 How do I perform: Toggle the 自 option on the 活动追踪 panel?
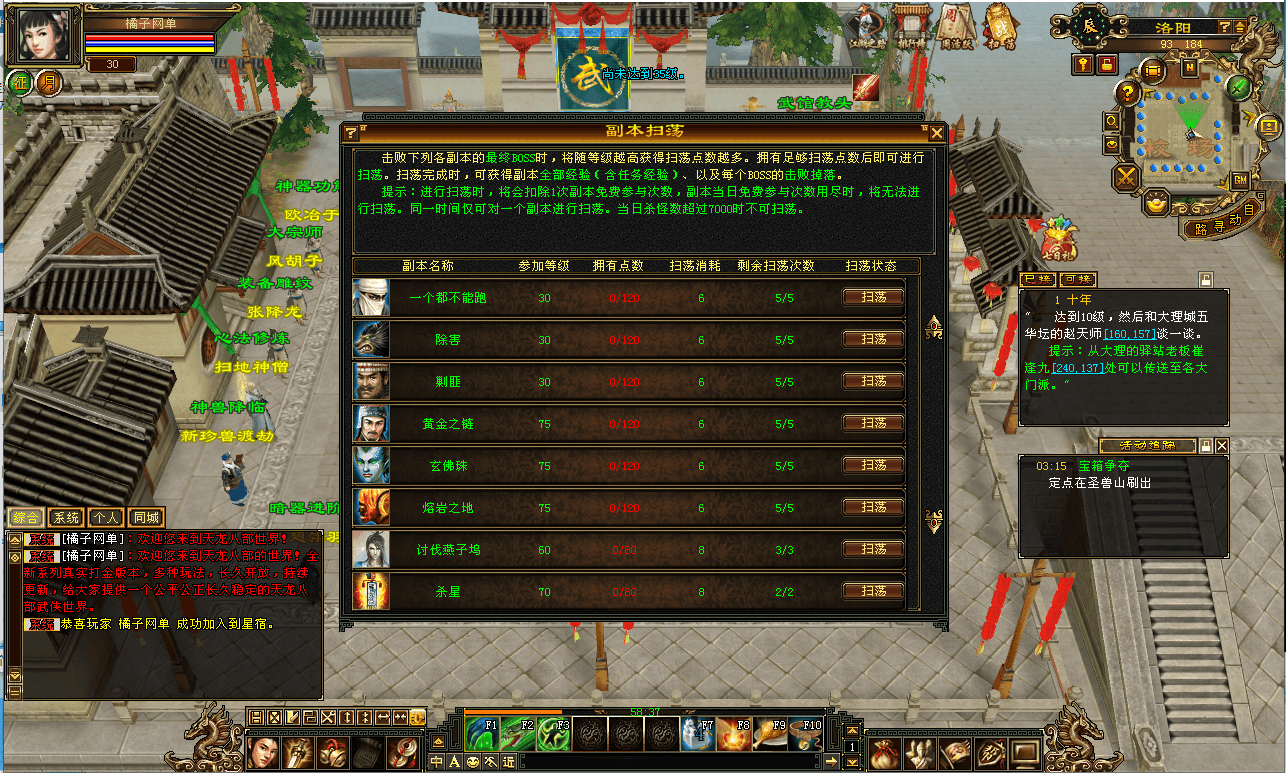point(1206,446)
